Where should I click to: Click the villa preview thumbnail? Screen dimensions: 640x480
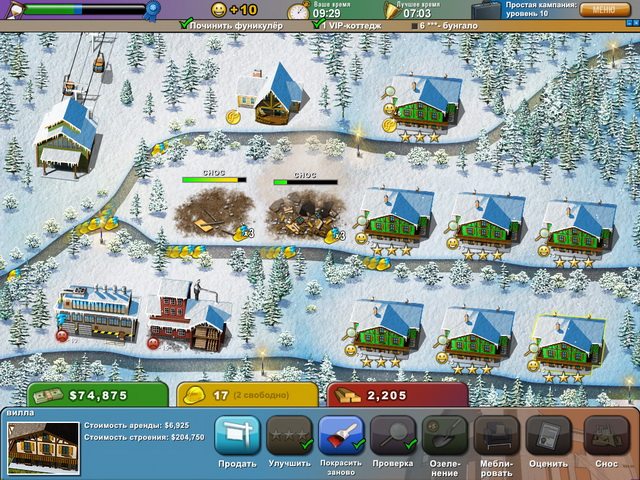[43, 446]
